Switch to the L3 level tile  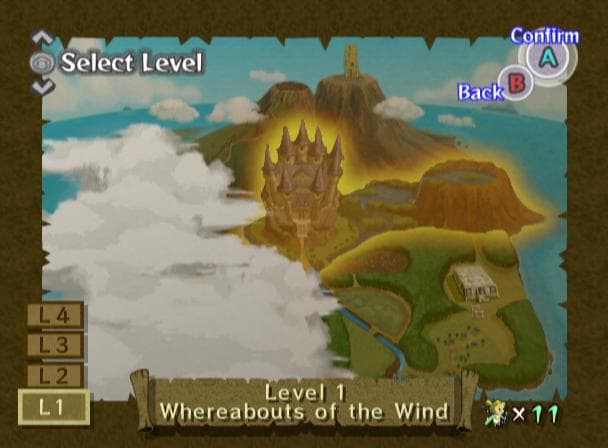54,346
